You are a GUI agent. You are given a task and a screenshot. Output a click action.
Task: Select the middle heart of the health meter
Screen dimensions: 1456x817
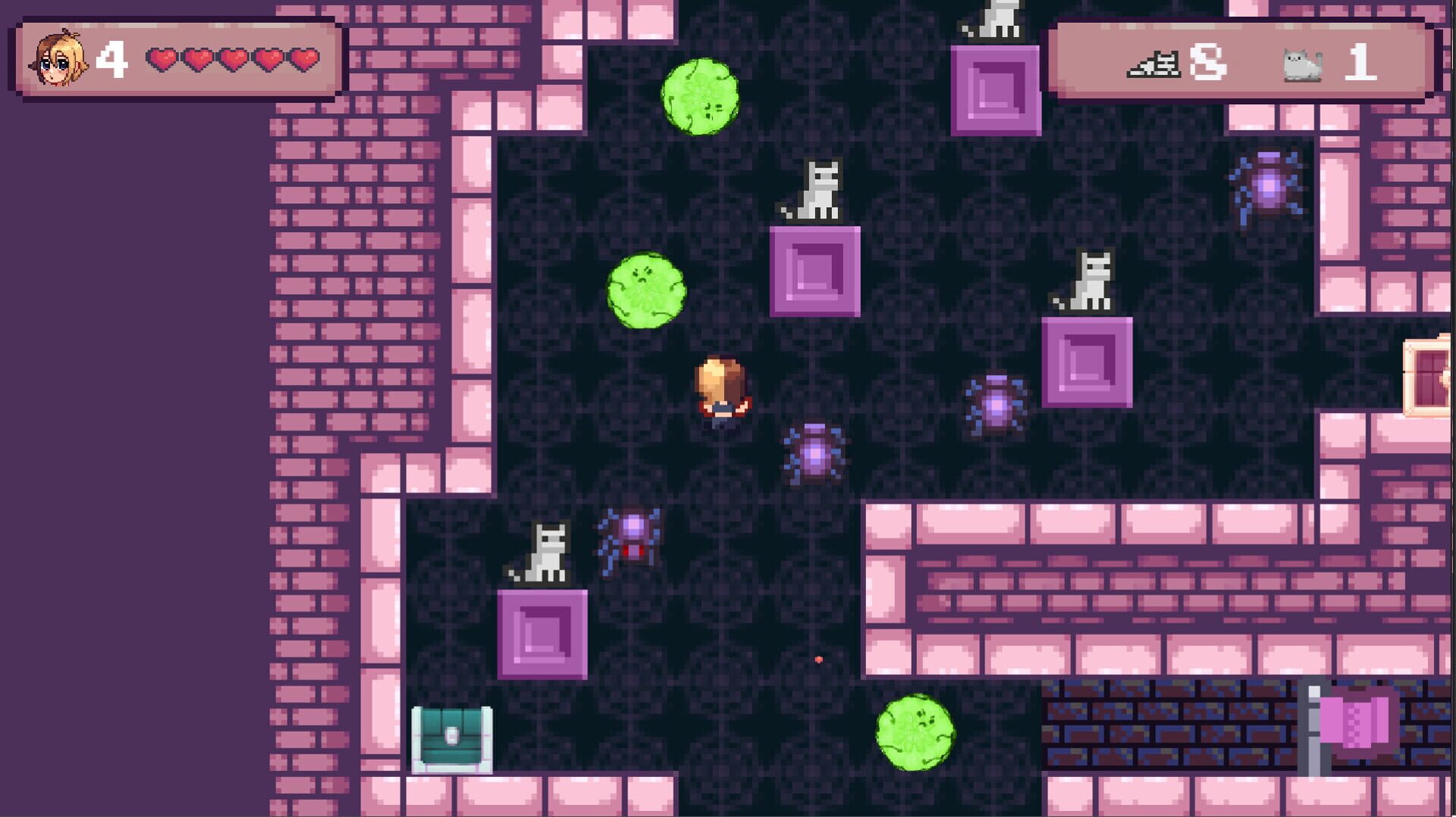233,58
